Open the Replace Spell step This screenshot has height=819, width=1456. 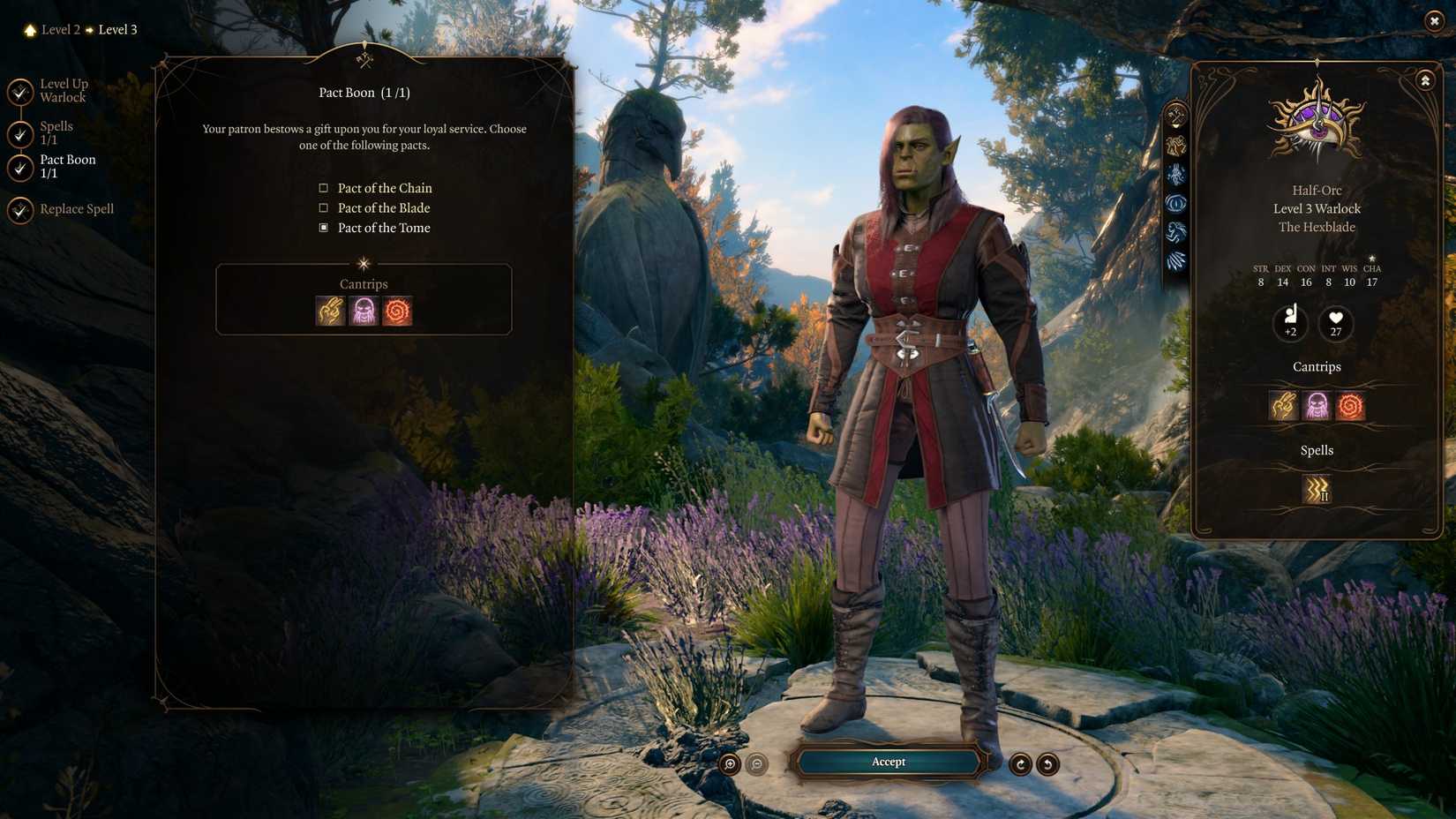pyautogui.click(x=77, y=209)
